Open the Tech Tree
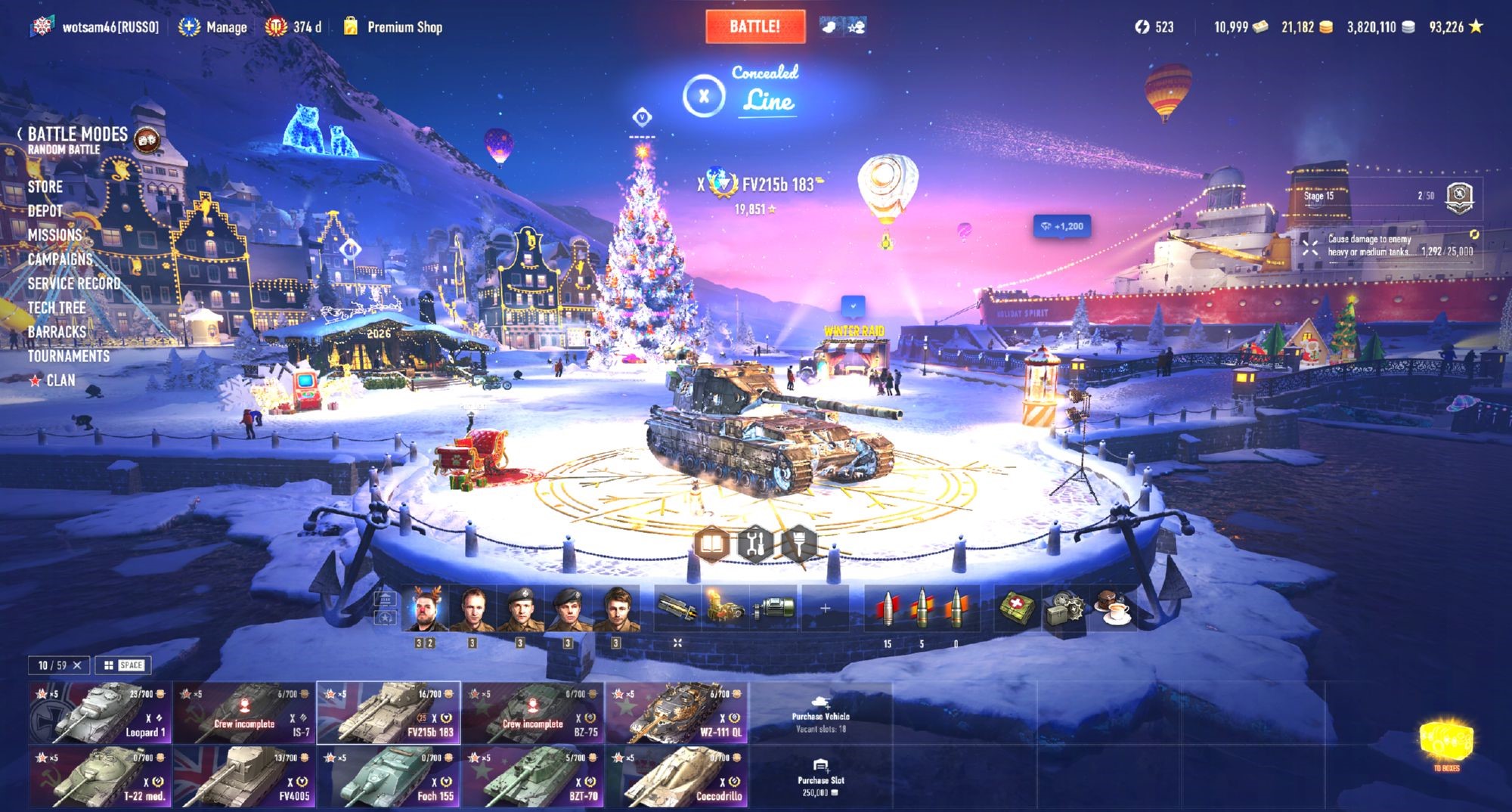 pyautogui.click(x=57, y=308)
